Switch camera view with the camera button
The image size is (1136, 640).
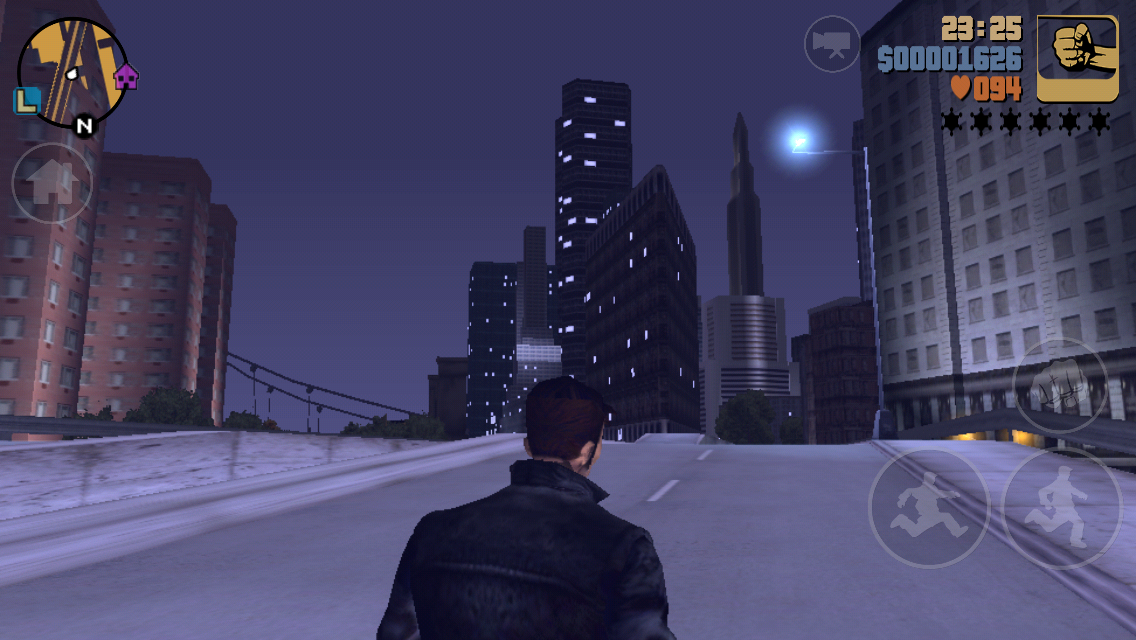coord(832,44)
